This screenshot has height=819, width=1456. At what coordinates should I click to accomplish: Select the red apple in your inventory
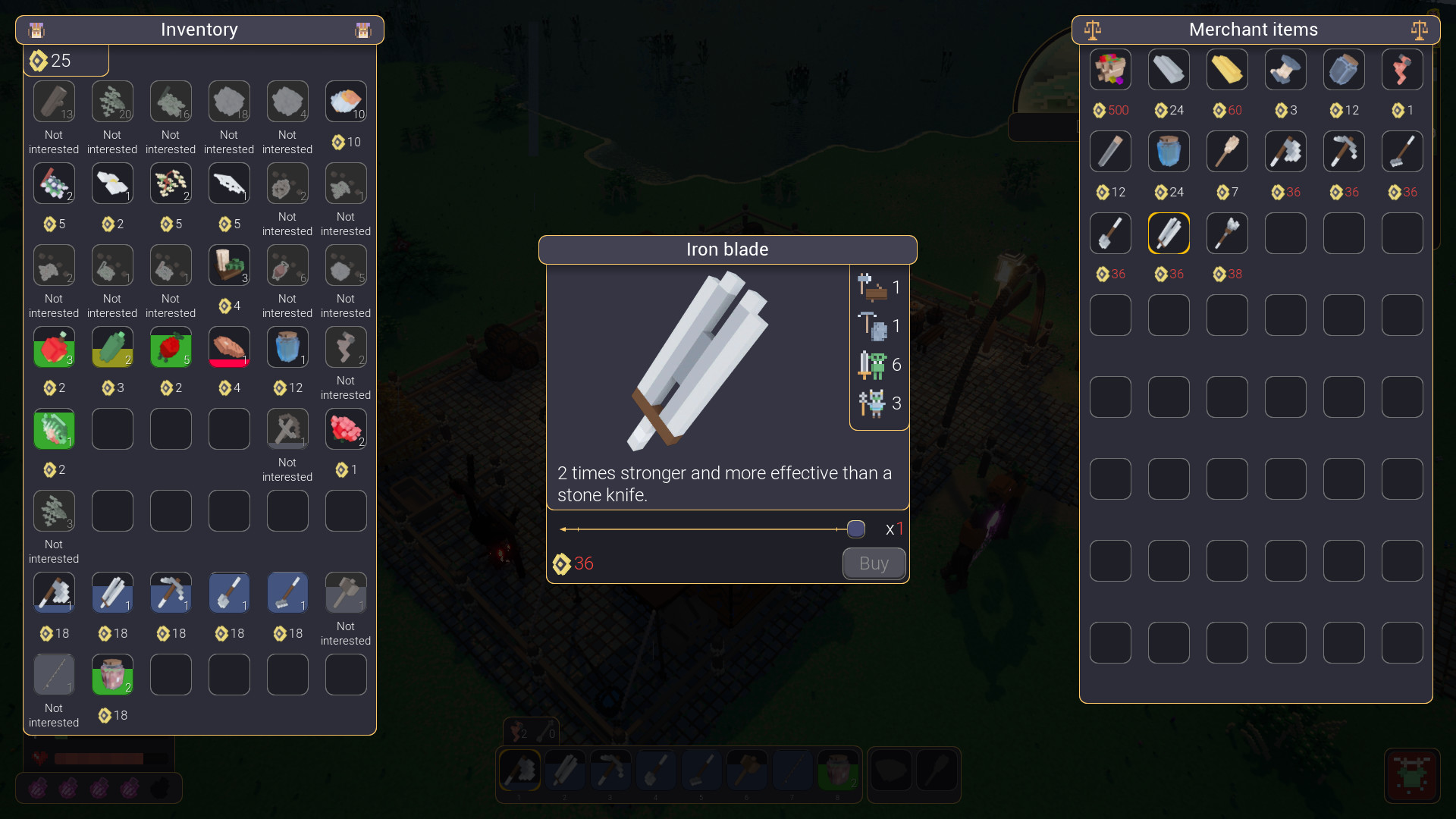[54, 347]
